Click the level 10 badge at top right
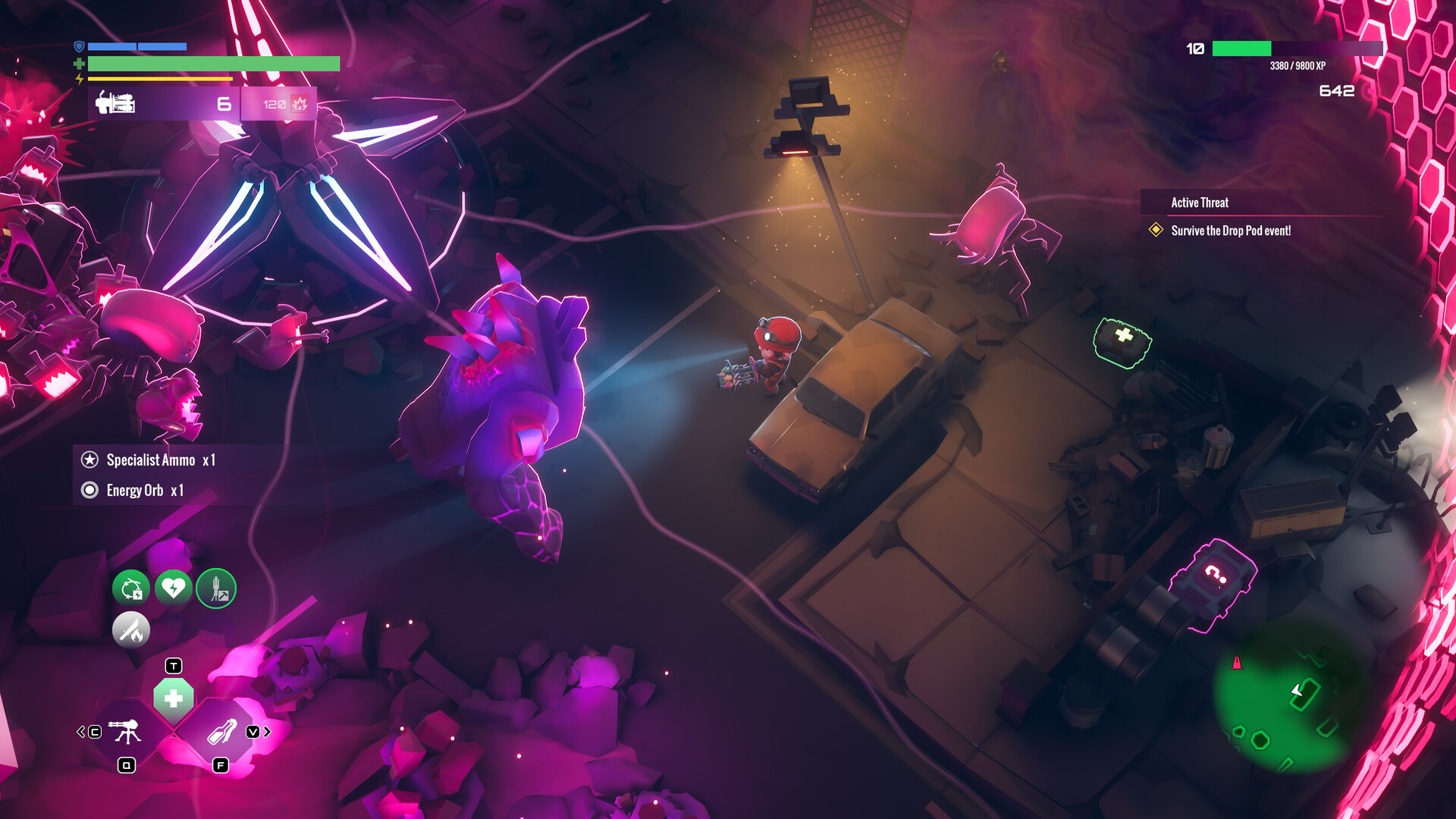Viewport: 1456px width, 819px height. point(1194,49)
